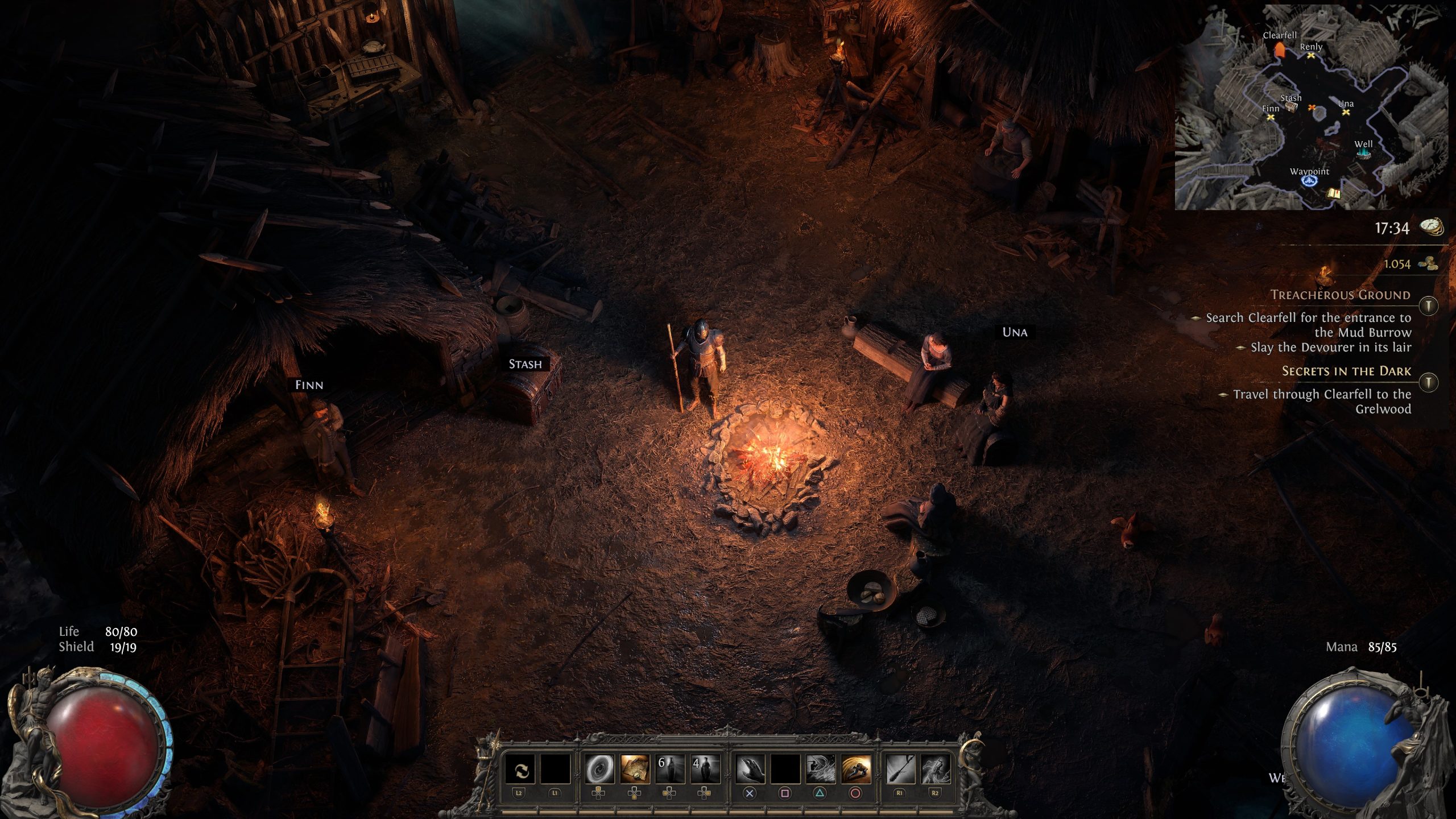The image size is (1456, 819).
Task: Click the Stash nameplate label
Action: click(525, 364)
